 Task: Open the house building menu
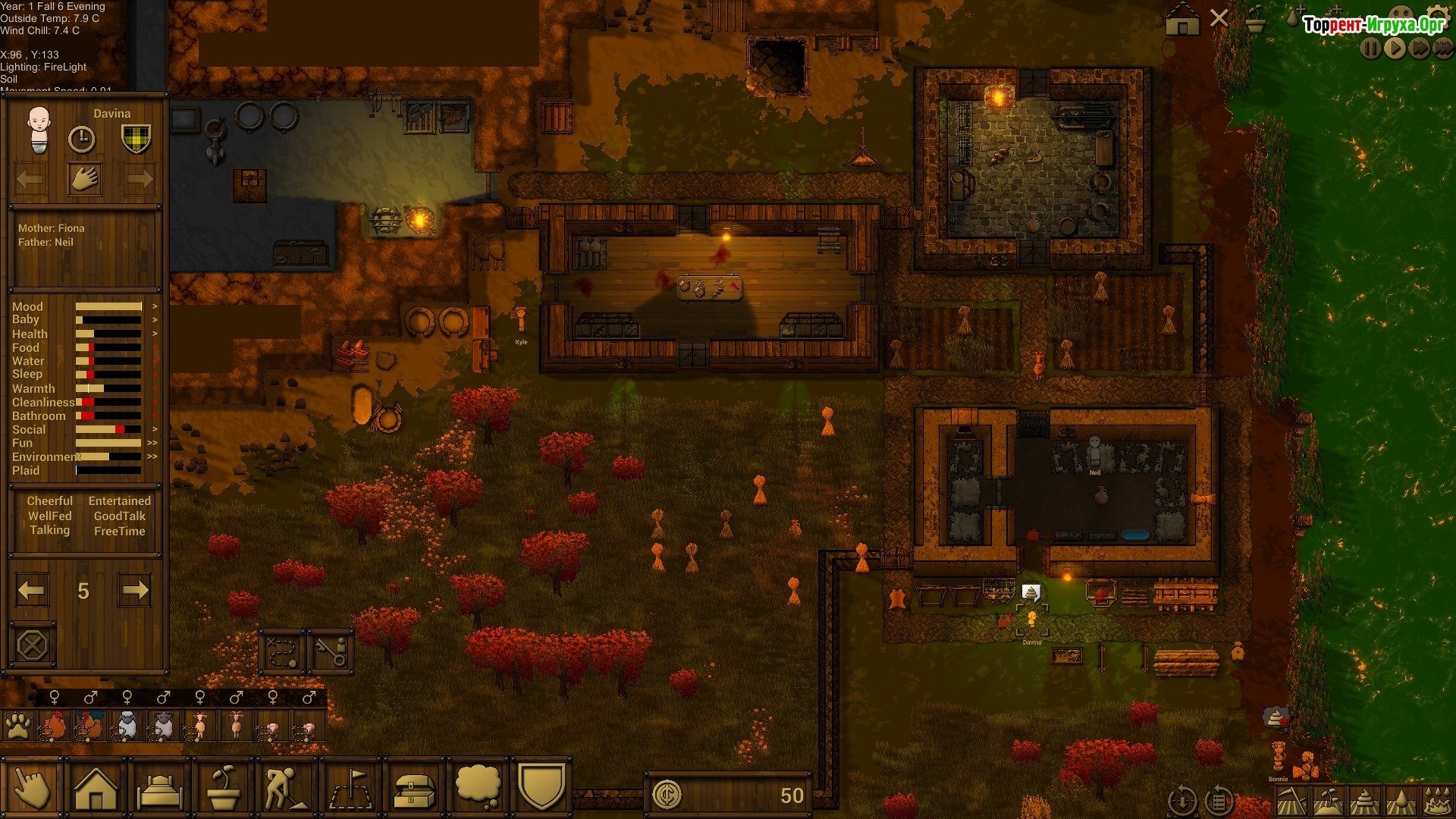pyautogui.click(x=96, y=789)
